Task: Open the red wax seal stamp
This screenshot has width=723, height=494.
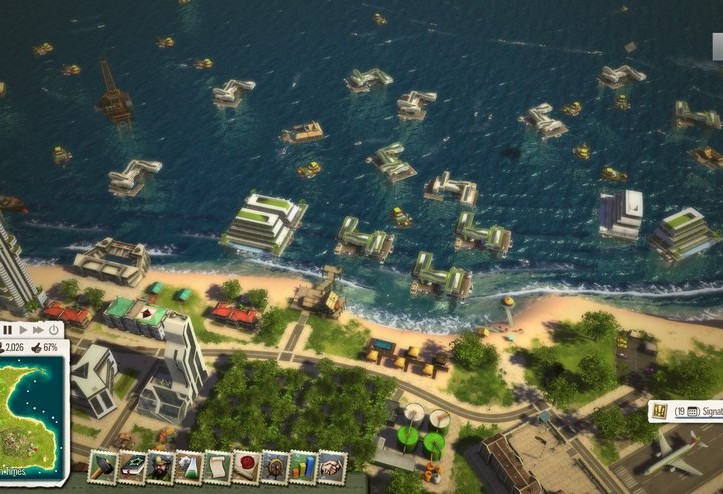Action: pyautogui.click(x=246, y=467)
